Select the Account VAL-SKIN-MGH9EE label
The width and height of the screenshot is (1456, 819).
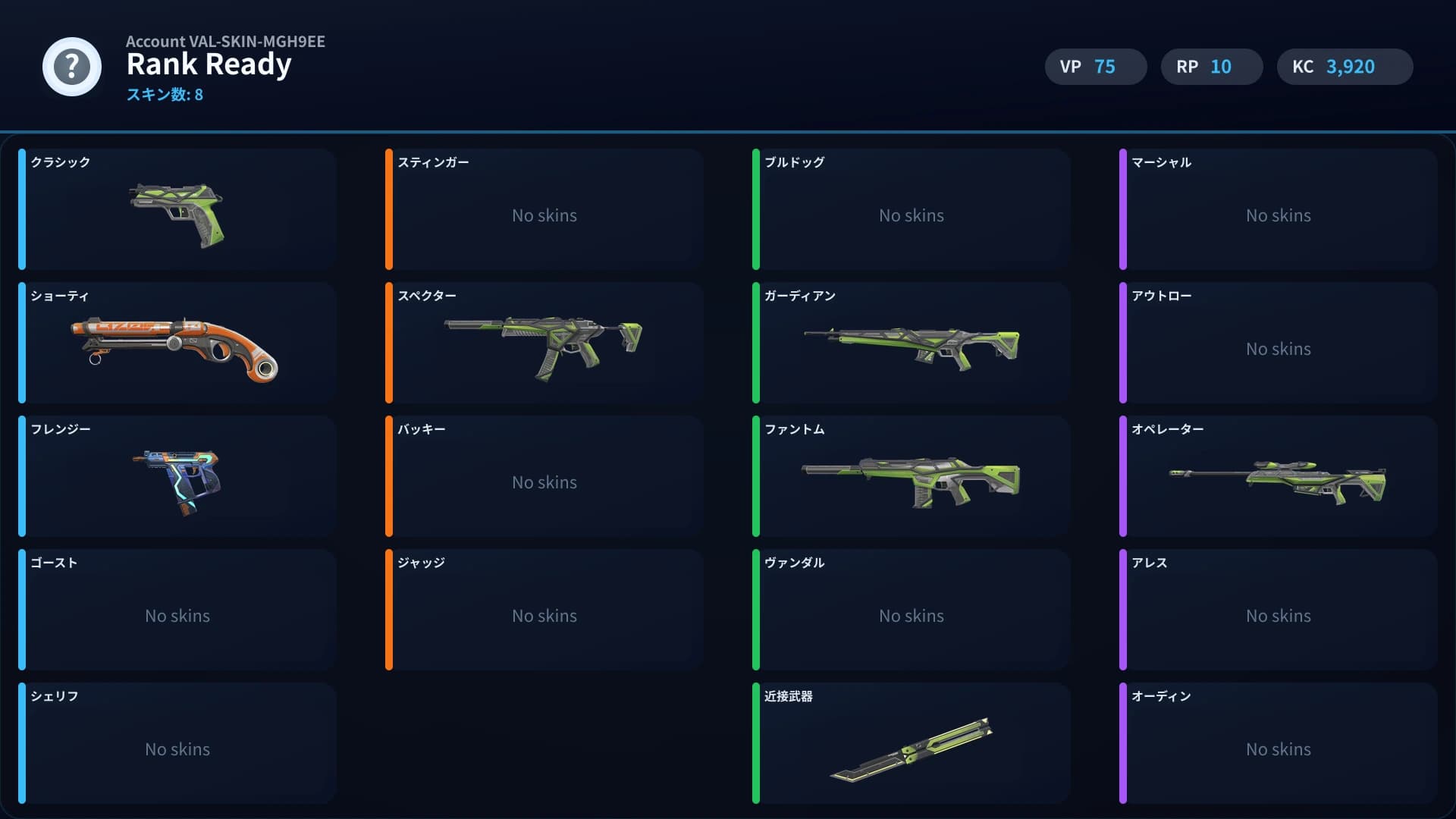[225, 42]
